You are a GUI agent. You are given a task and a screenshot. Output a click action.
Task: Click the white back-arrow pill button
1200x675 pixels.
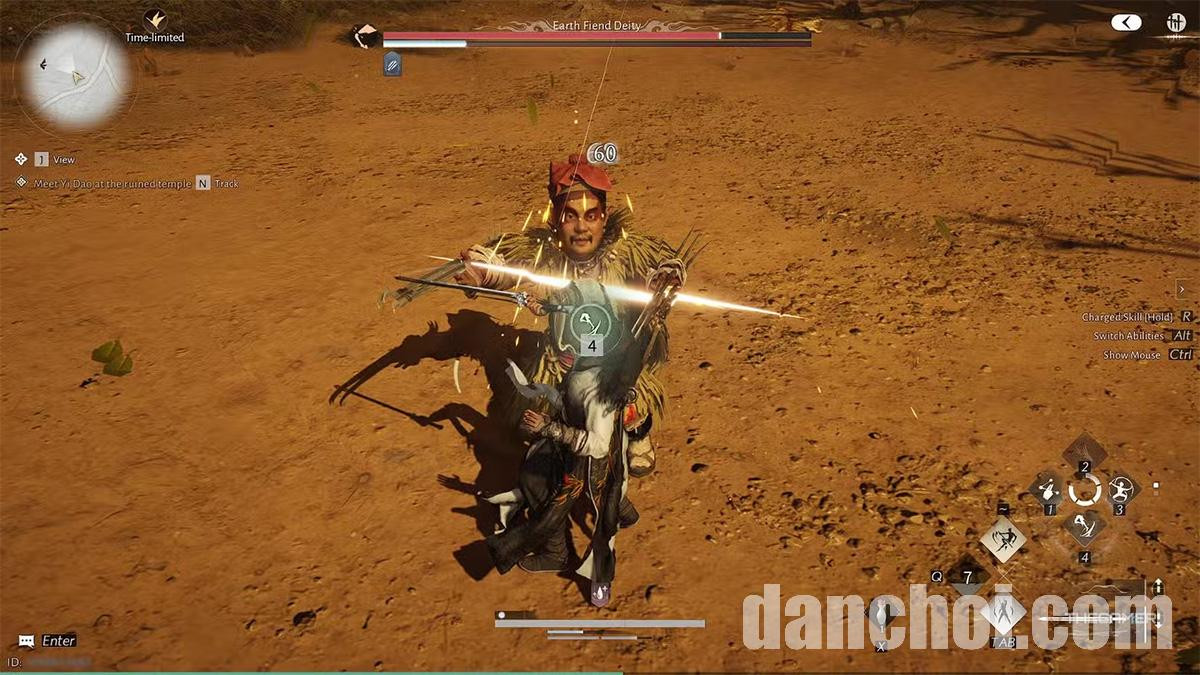click(x=1126, y=22)
